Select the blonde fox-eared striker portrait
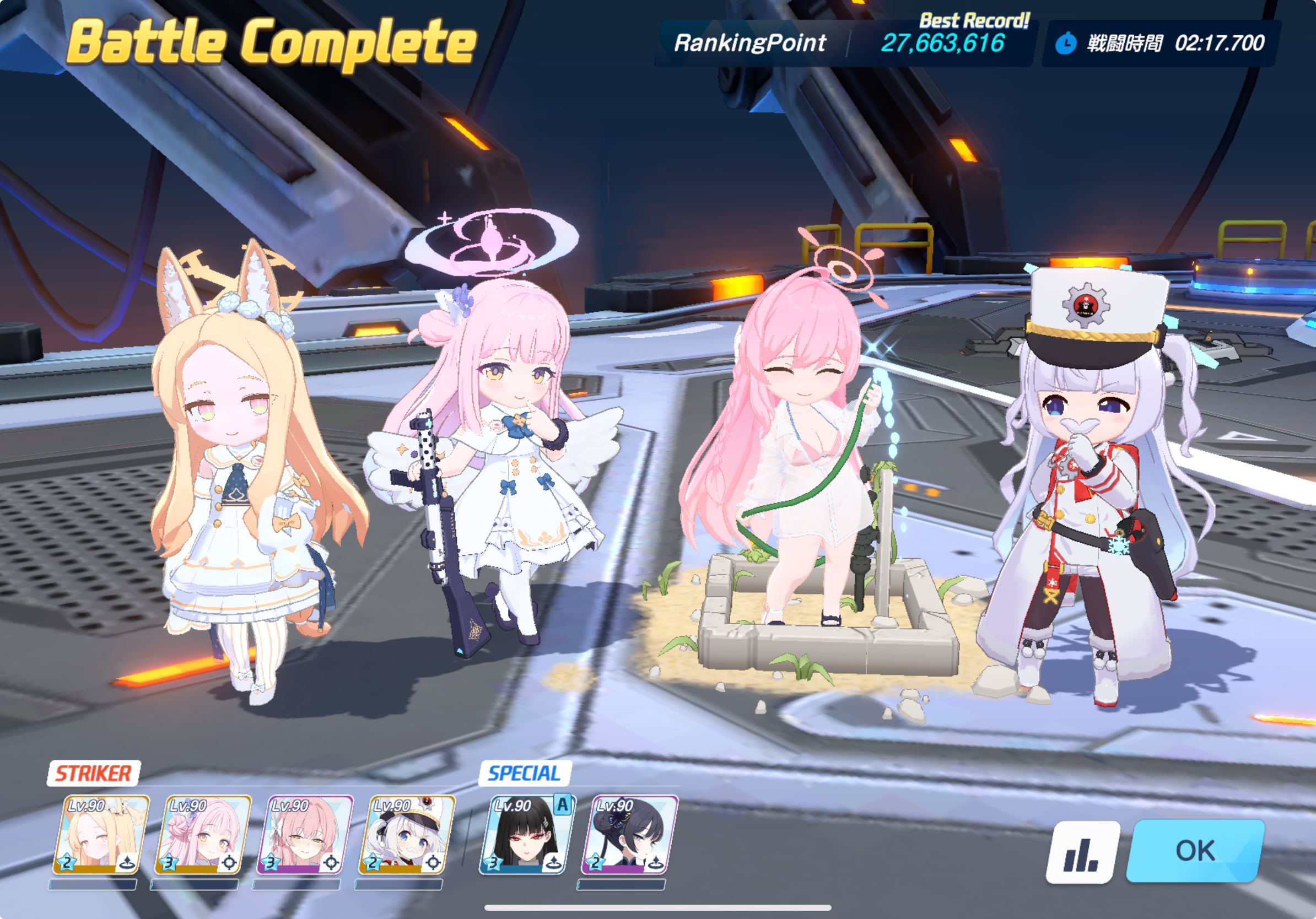Viewport: 1316px width, 919px height. (101, 834)
